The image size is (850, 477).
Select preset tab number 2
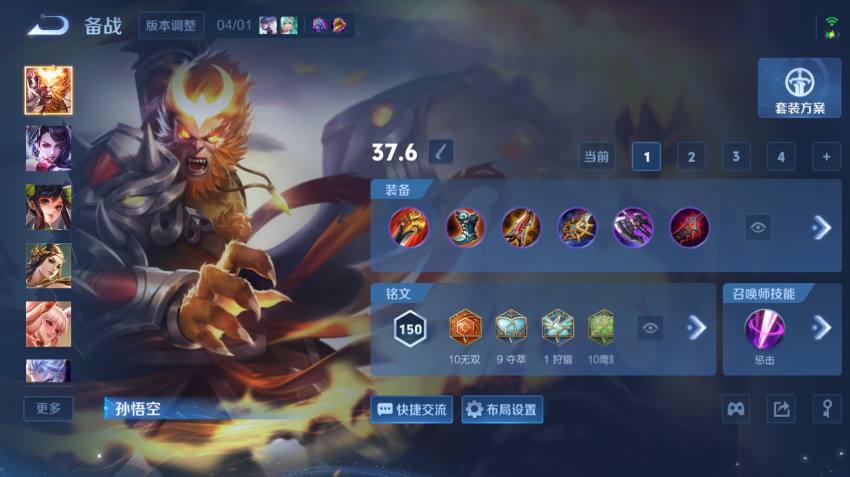[690, 157]
